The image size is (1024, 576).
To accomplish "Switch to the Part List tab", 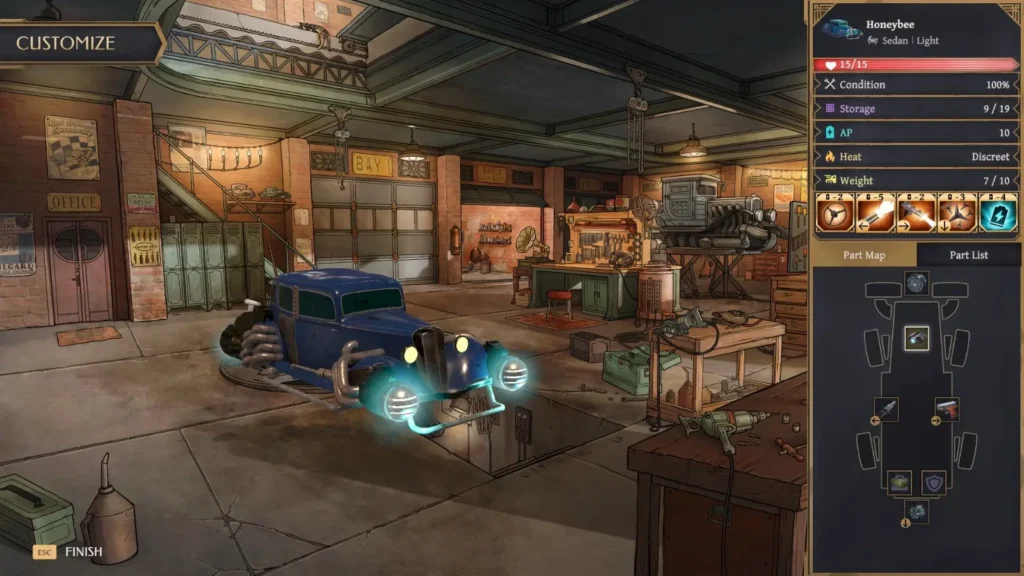I will [968, 255].
